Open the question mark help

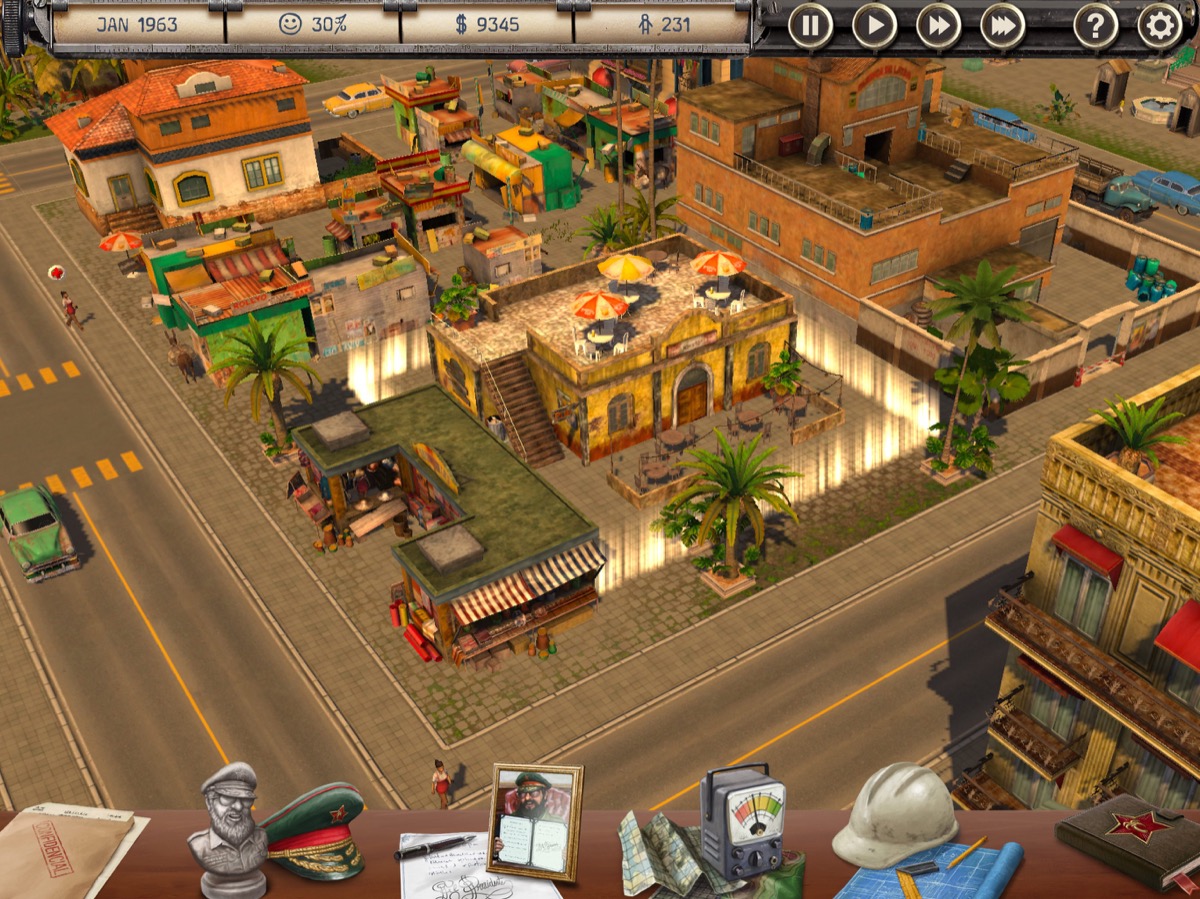[x=1096, y=25]
